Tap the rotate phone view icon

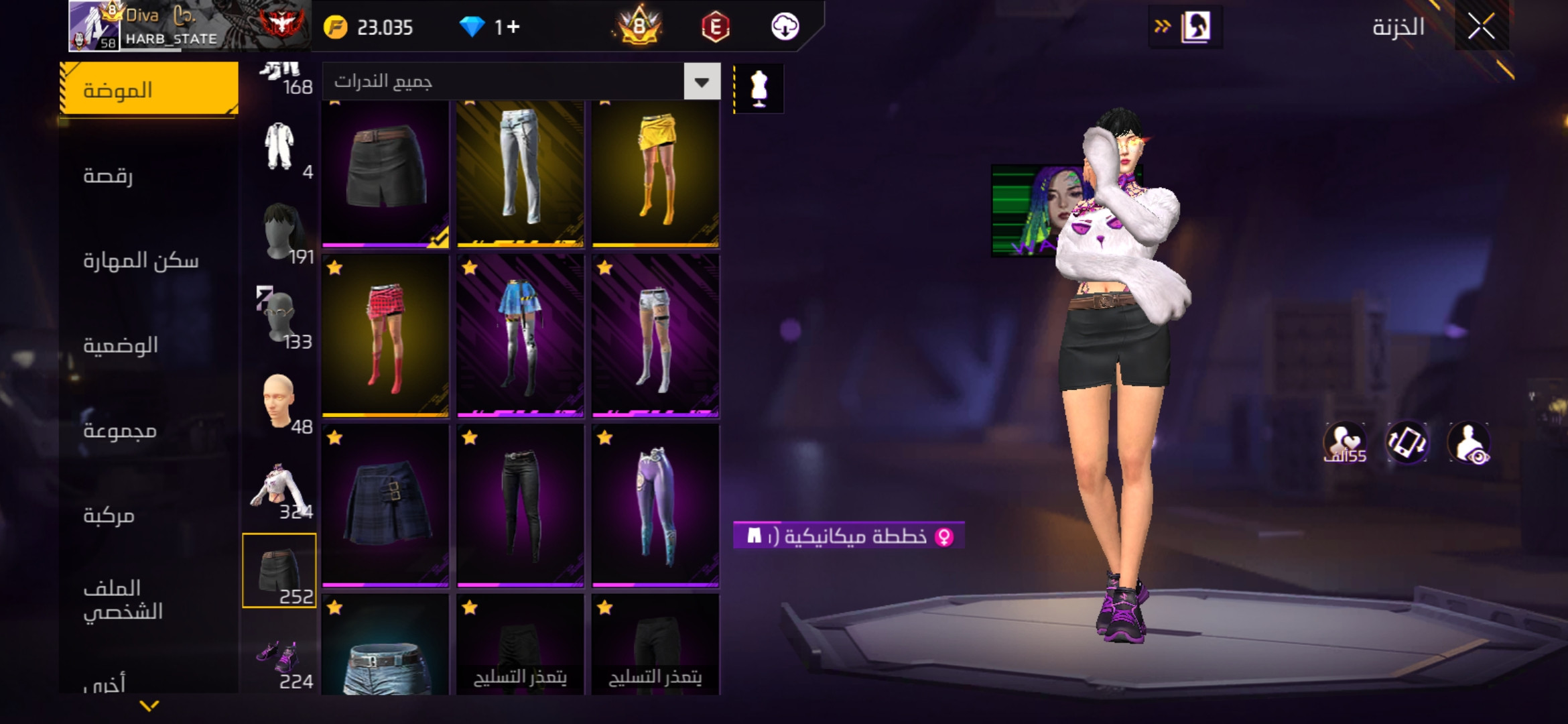coord(1407,442)
